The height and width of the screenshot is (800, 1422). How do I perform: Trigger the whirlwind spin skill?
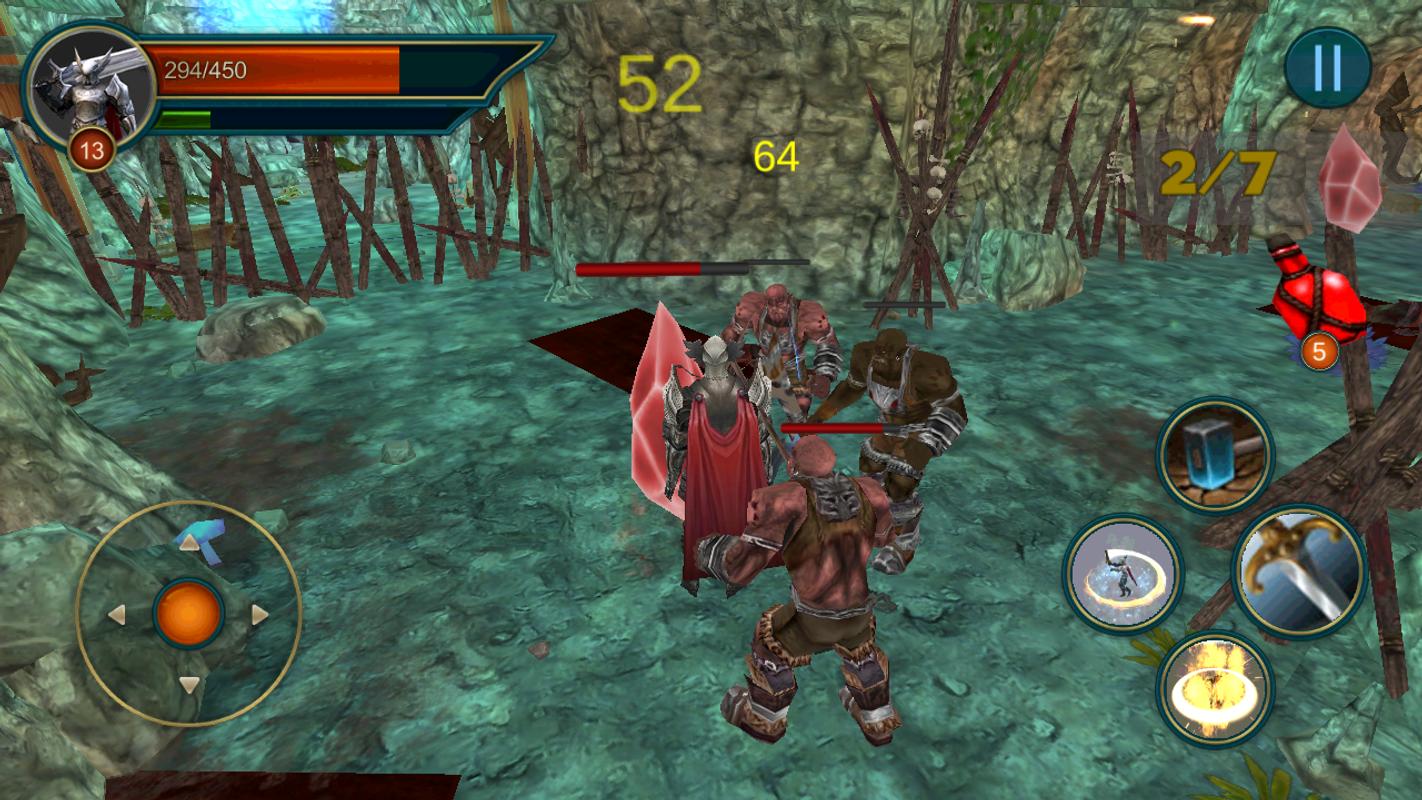pyautogui.click(x=1123, y=574)
